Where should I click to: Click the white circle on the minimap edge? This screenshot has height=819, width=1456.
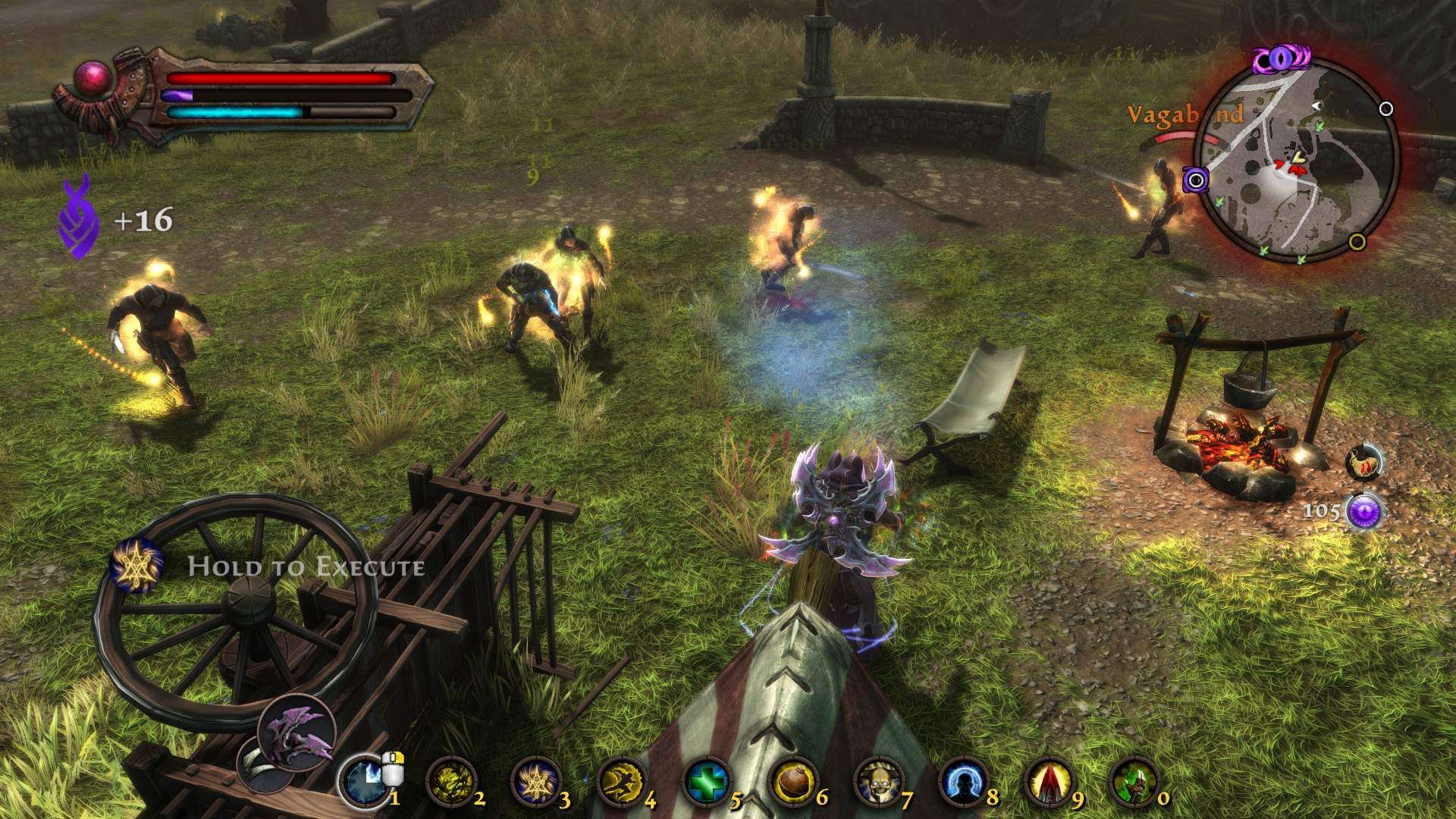1385,108
